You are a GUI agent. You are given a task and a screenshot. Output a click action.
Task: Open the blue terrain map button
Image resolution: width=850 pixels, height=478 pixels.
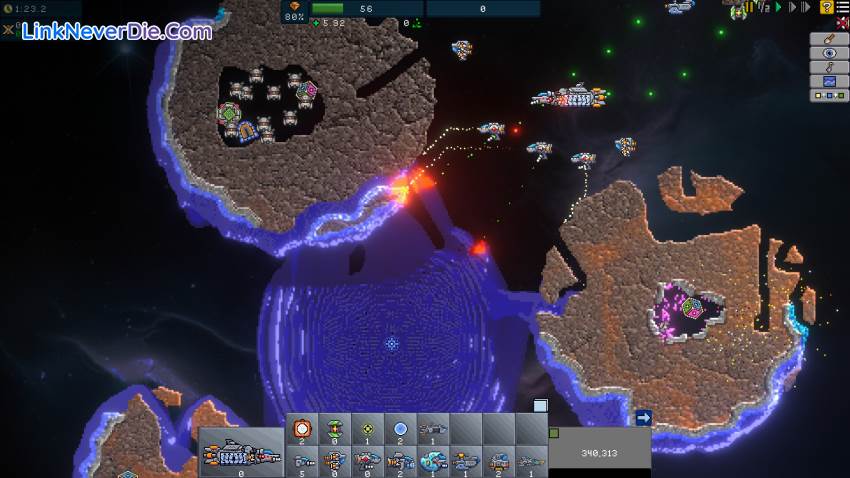[x=829, y=81]
